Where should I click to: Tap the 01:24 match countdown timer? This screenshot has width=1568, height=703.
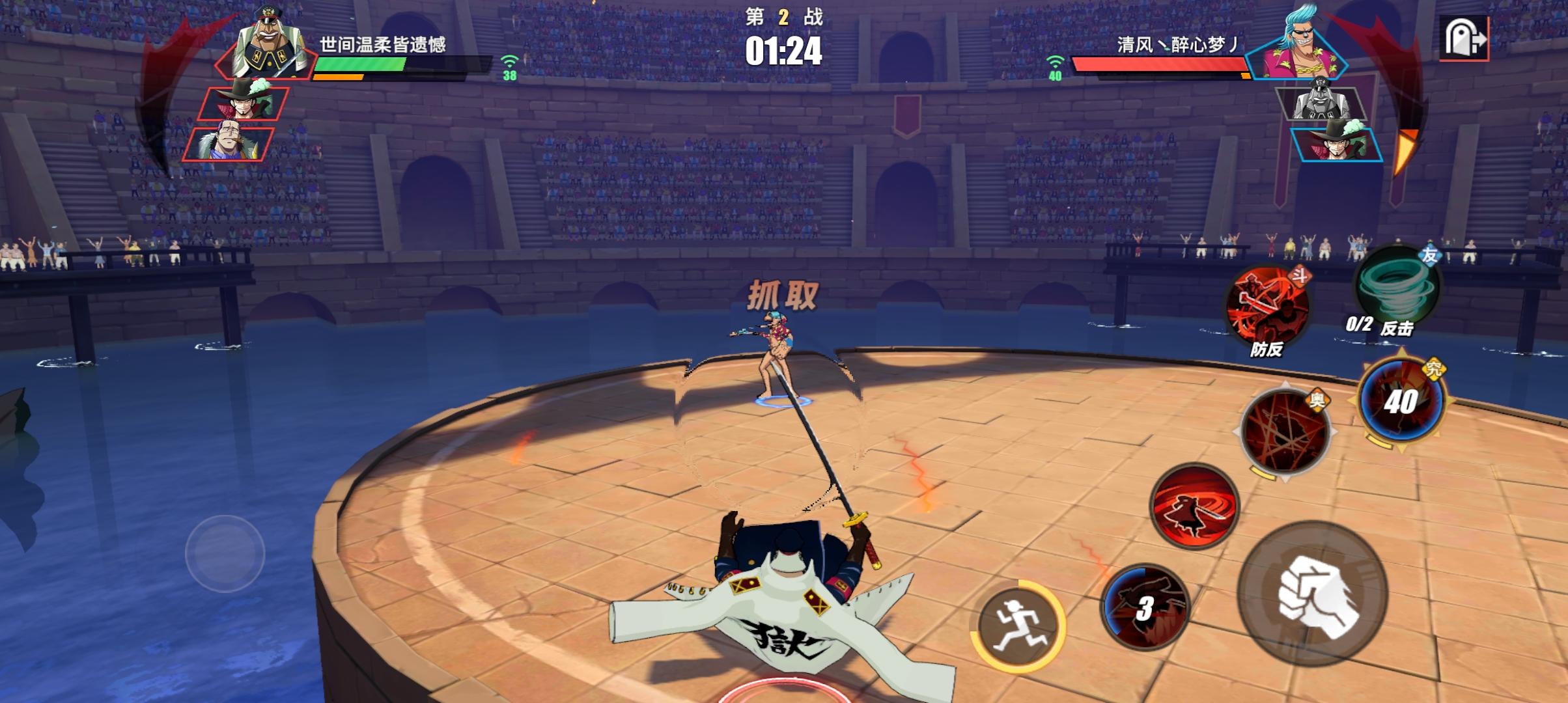point(785,49)
